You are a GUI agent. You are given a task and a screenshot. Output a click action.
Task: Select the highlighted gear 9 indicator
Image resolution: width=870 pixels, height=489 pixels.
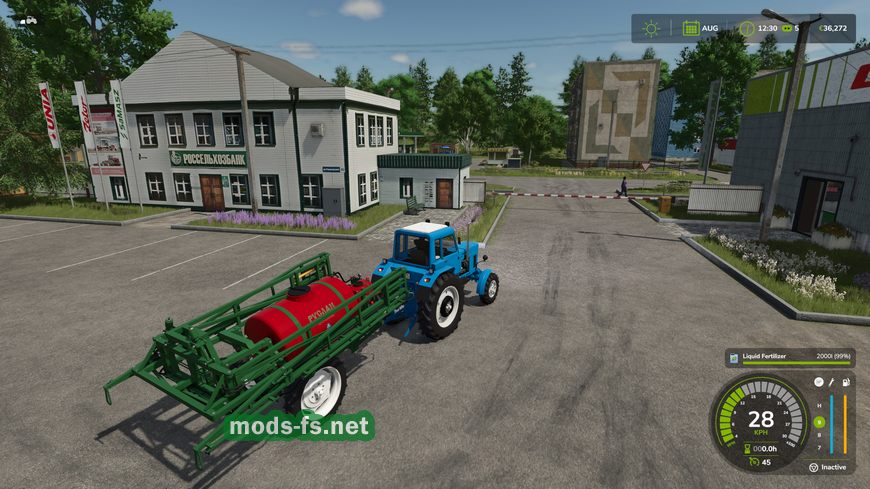[819, 422]
